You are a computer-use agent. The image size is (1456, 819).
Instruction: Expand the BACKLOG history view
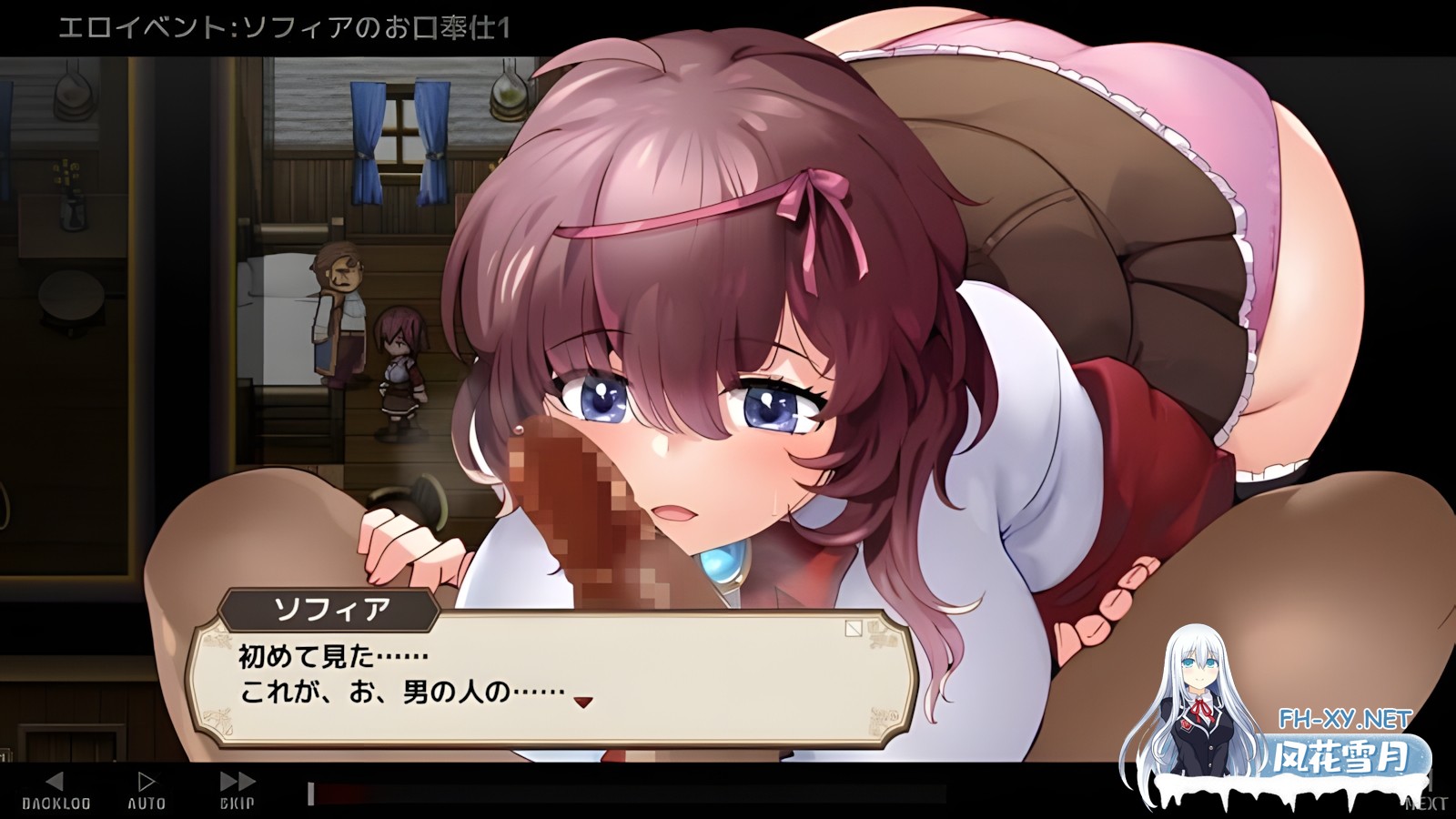point(56,792)
